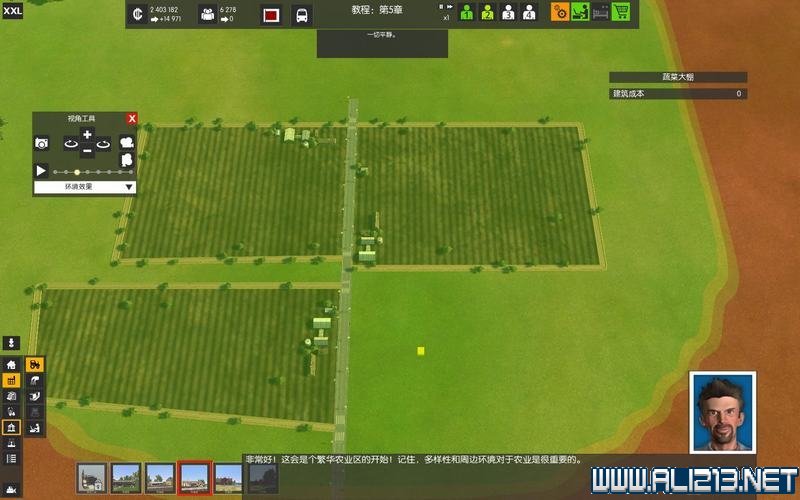Click the red square button in top bar
Screen dimensions: 800x500
(271, 15)
